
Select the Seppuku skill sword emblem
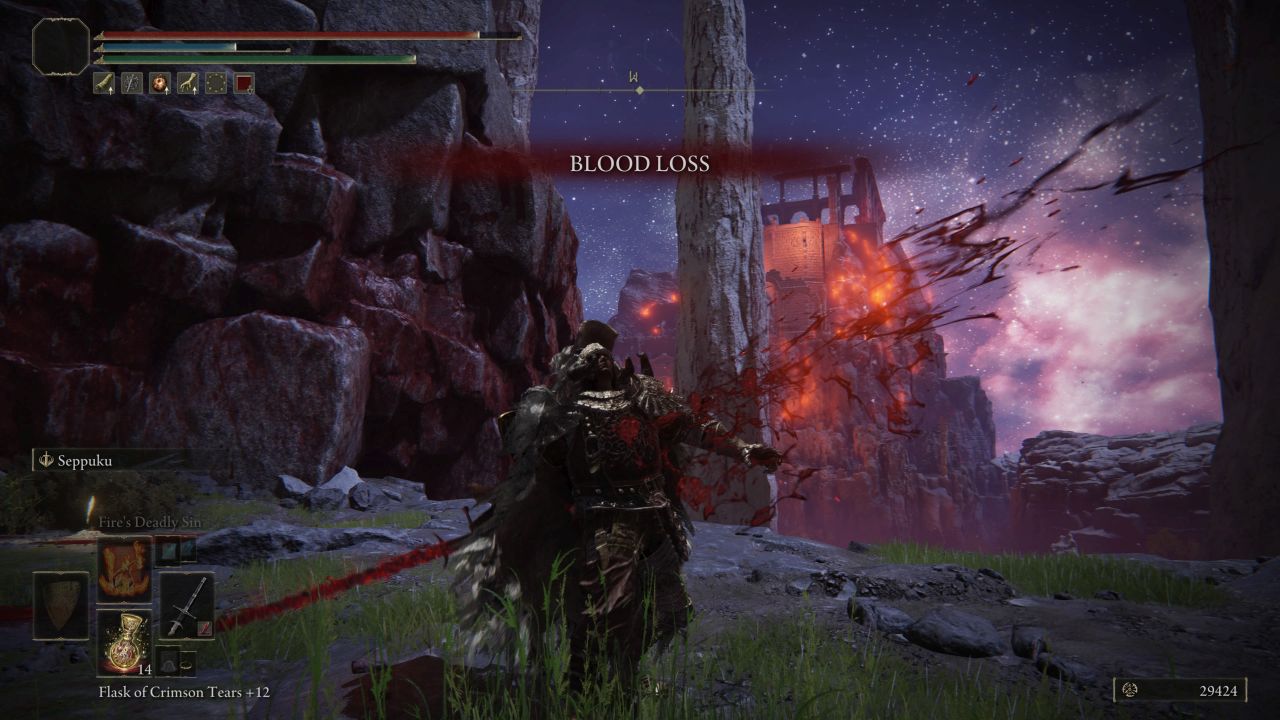pos(46,460)
